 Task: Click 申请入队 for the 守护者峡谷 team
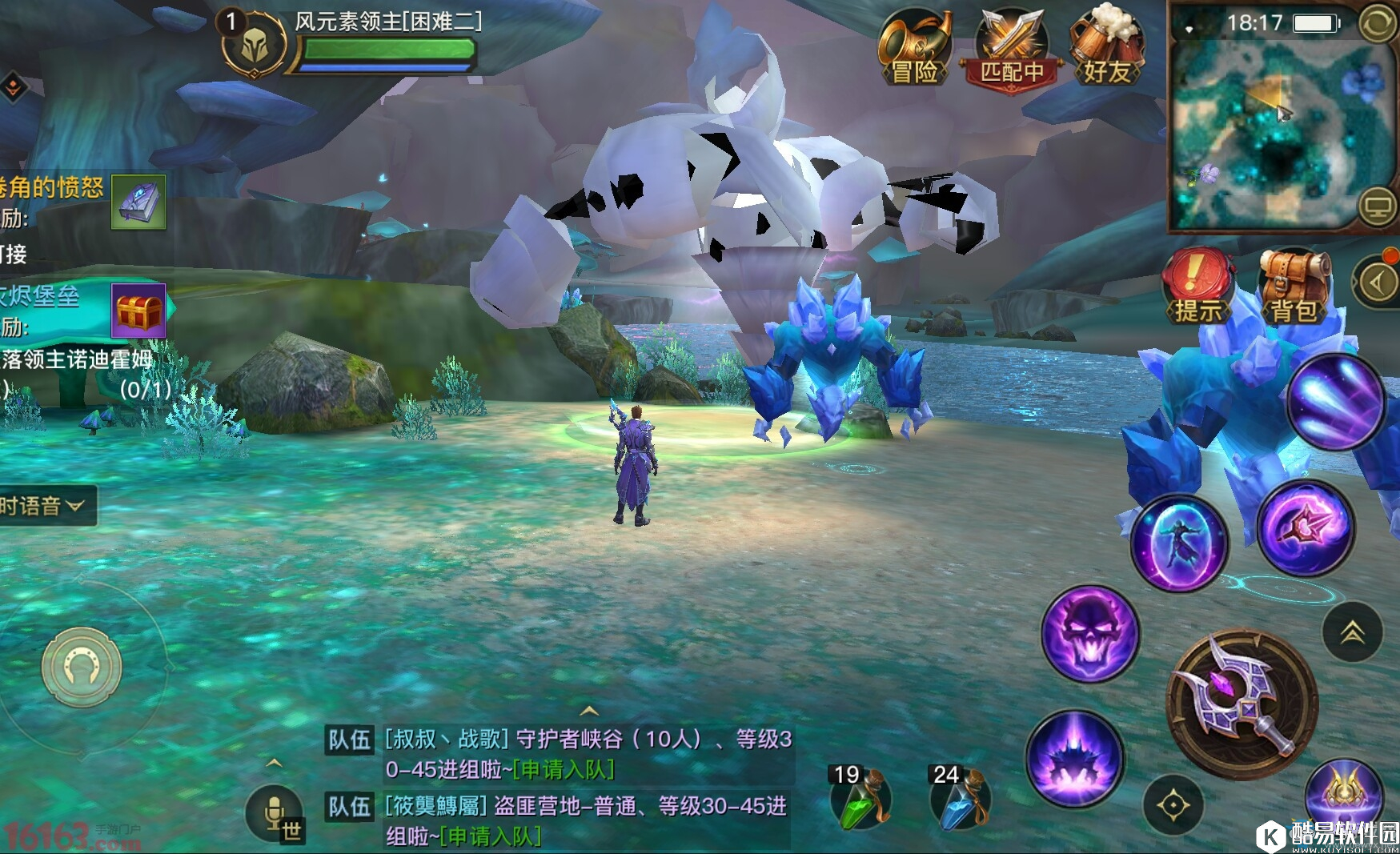(x=564, y=770)
